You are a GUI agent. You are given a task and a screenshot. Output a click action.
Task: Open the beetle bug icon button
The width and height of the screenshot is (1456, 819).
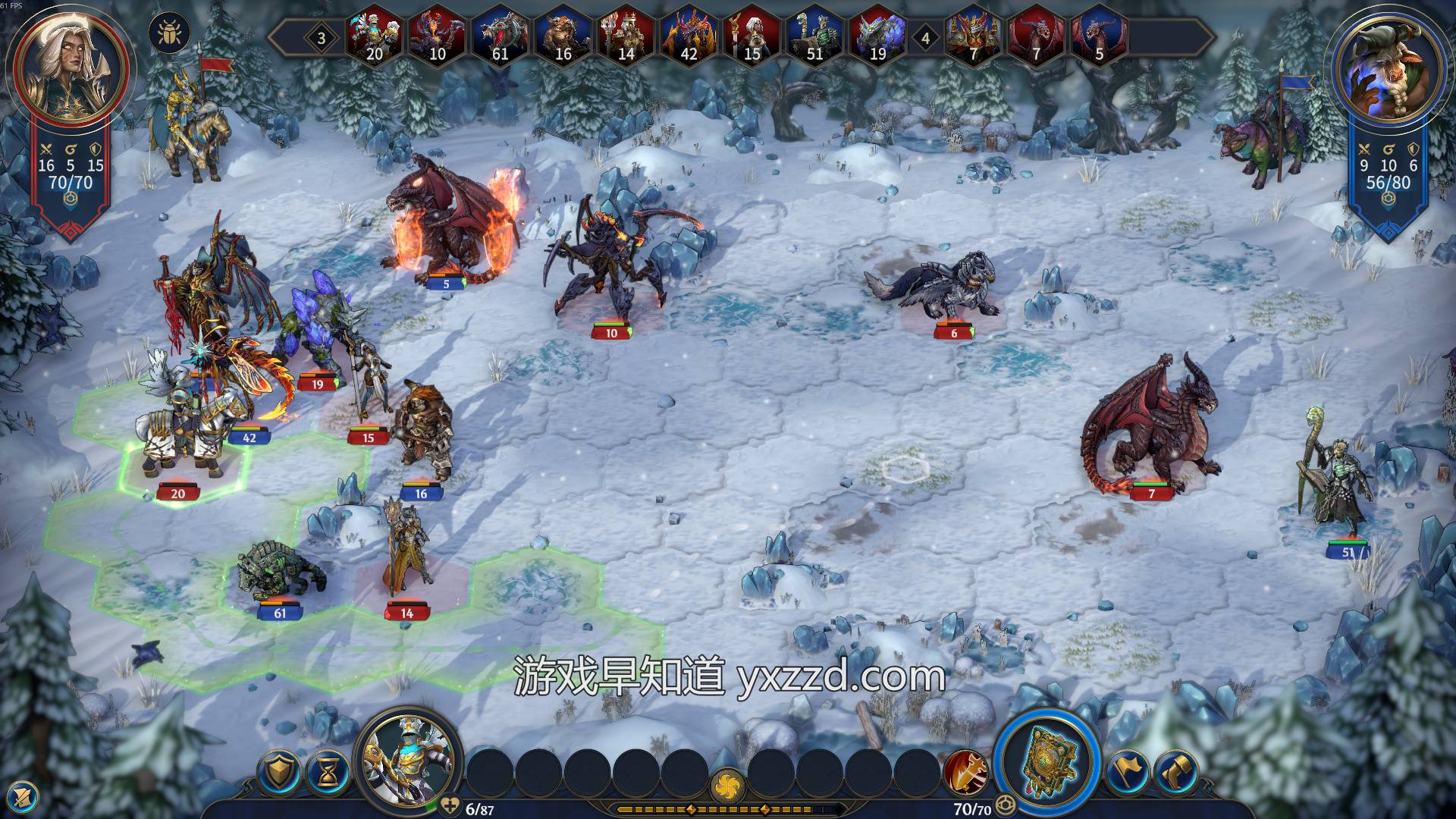point(169,33)
